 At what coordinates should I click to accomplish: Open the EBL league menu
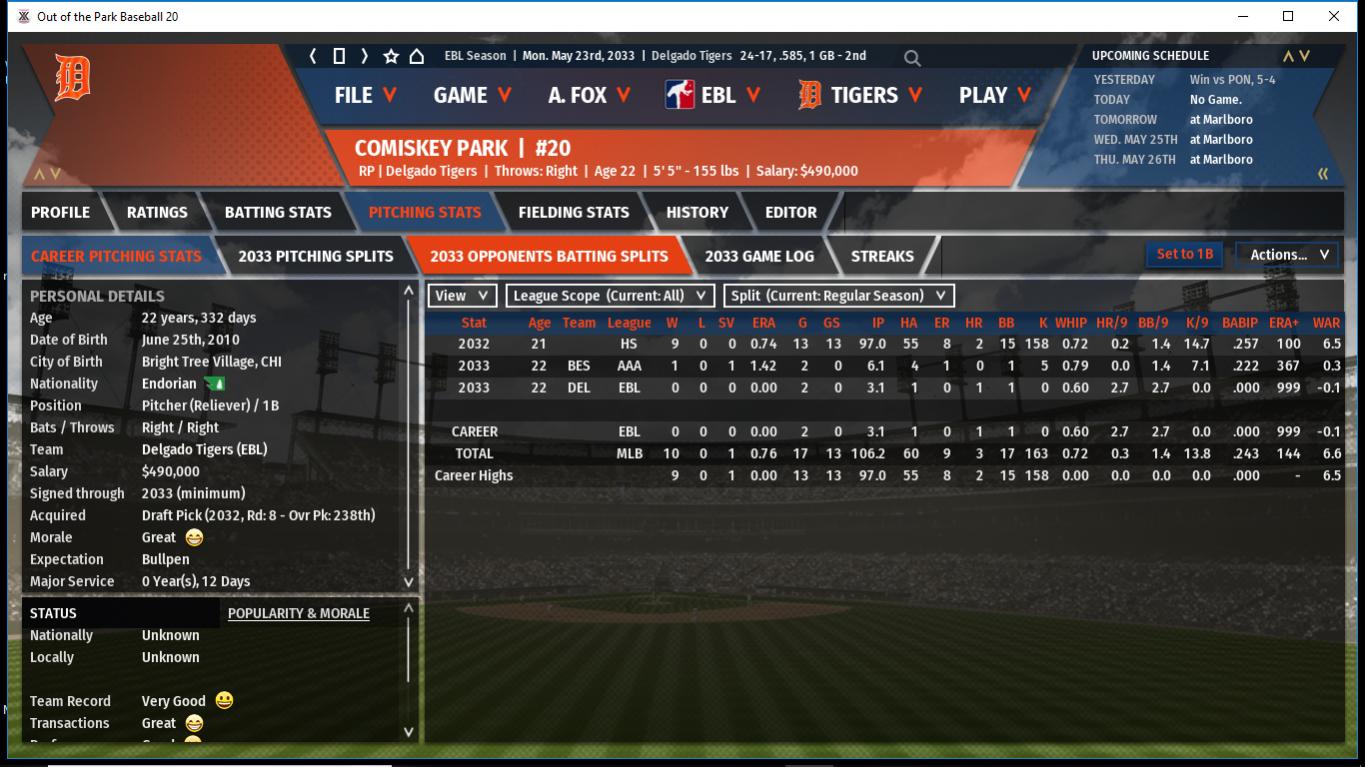point(714,95)
